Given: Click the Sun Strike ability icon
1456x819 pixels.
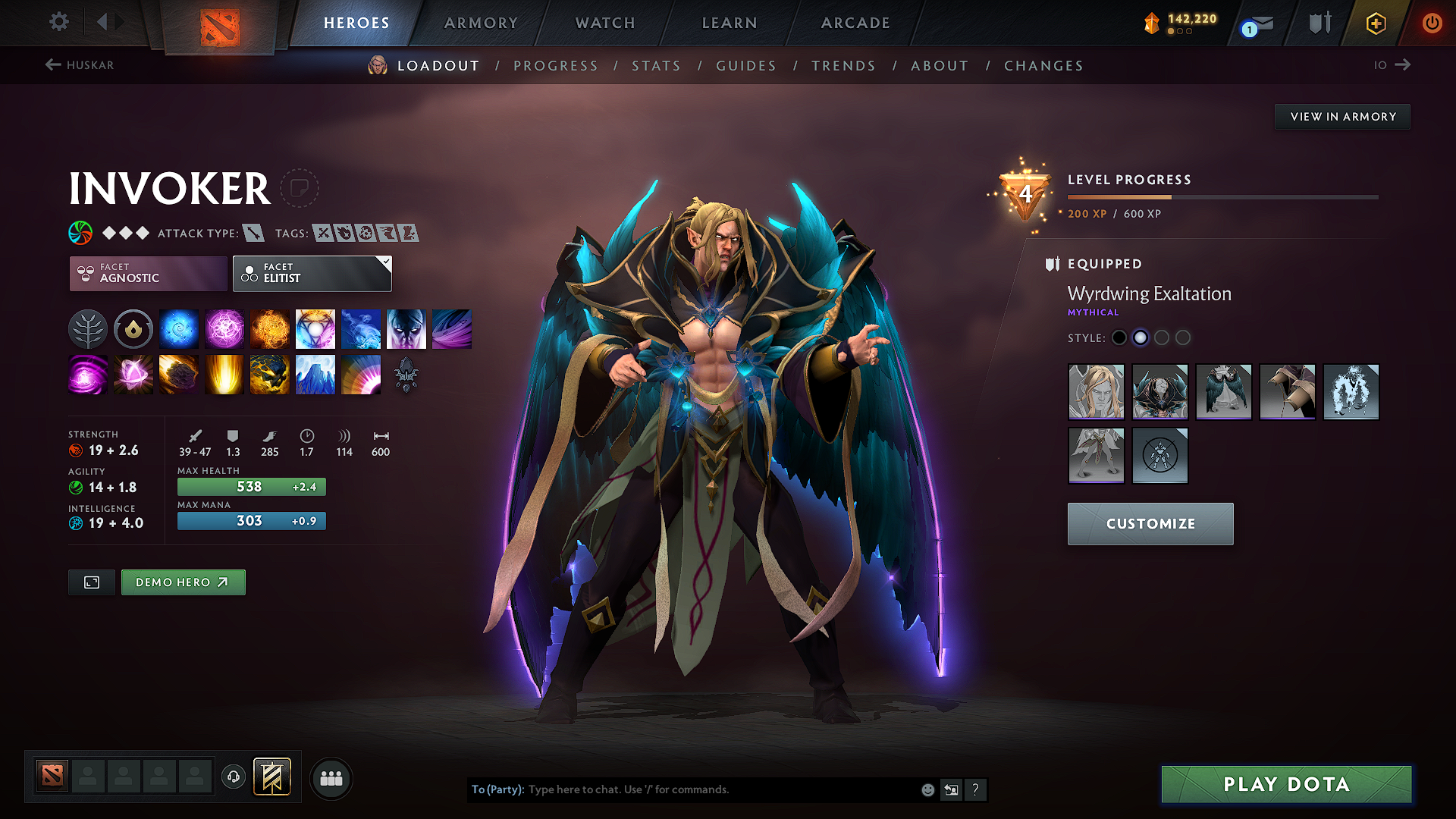Looking at the screenshot, I should [x=224, y=375].
